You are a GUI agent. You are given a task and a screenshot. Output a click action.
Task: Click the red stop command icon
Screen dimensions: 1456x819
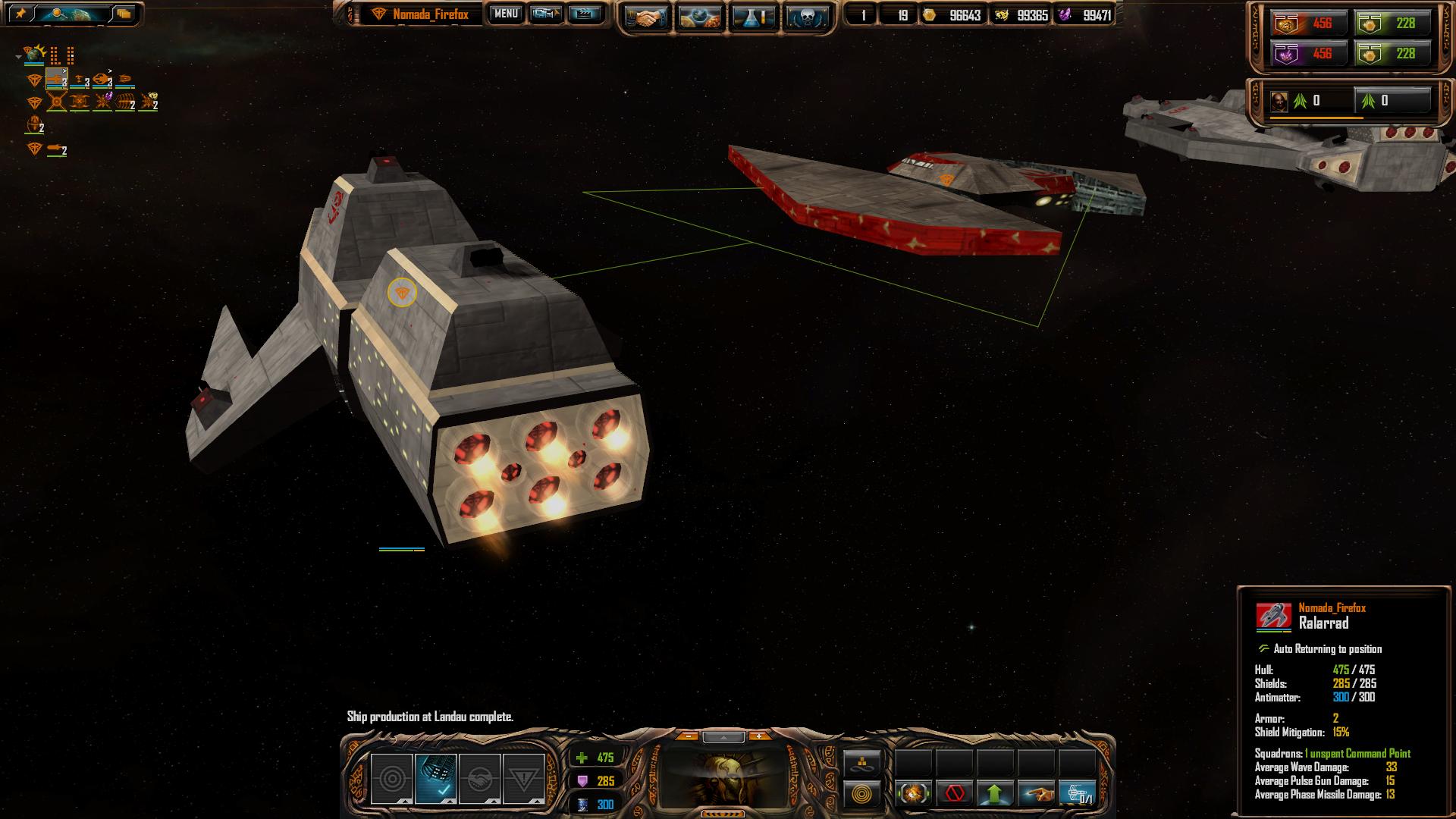pos(955,794)
